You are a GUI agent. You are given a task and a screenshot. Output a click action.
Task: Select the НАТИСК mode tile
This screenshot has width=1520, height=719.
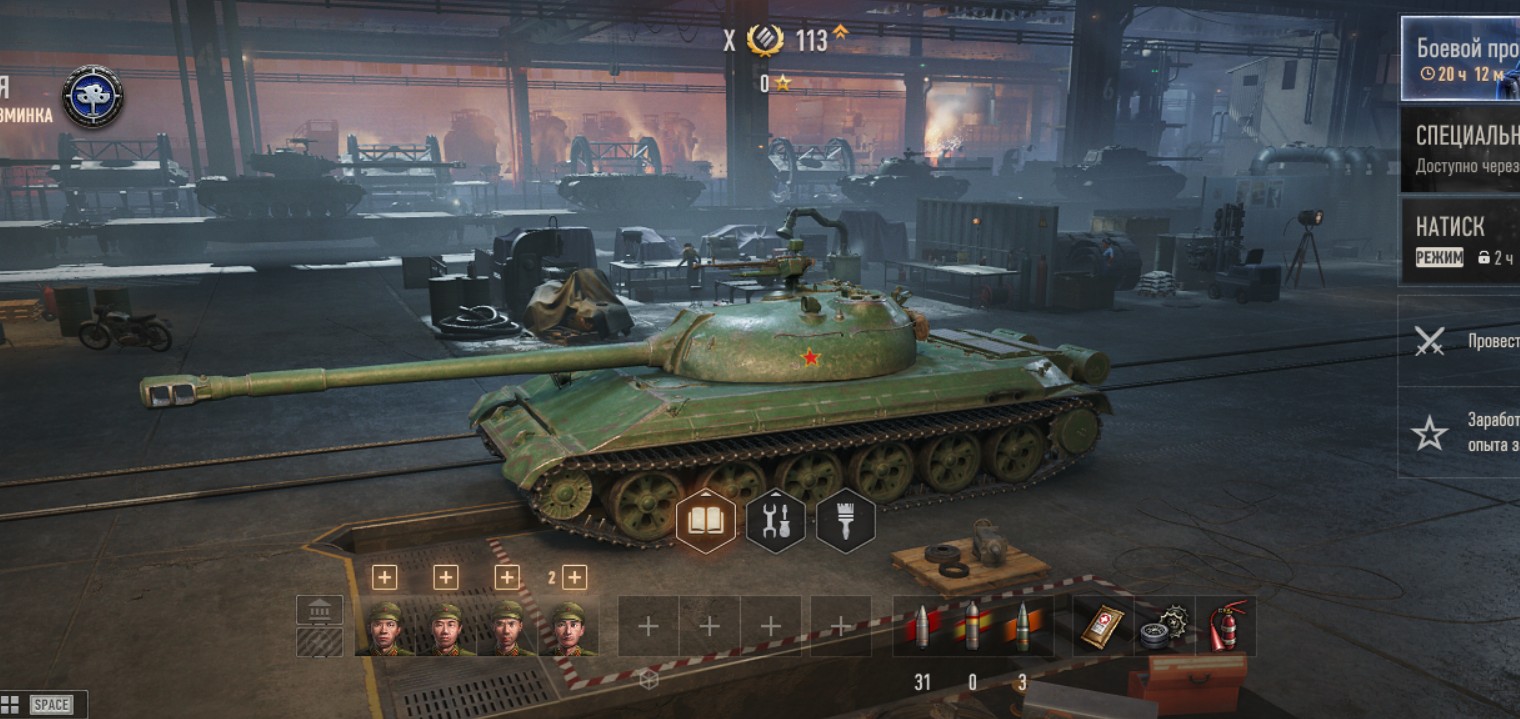pos(1460,240)
